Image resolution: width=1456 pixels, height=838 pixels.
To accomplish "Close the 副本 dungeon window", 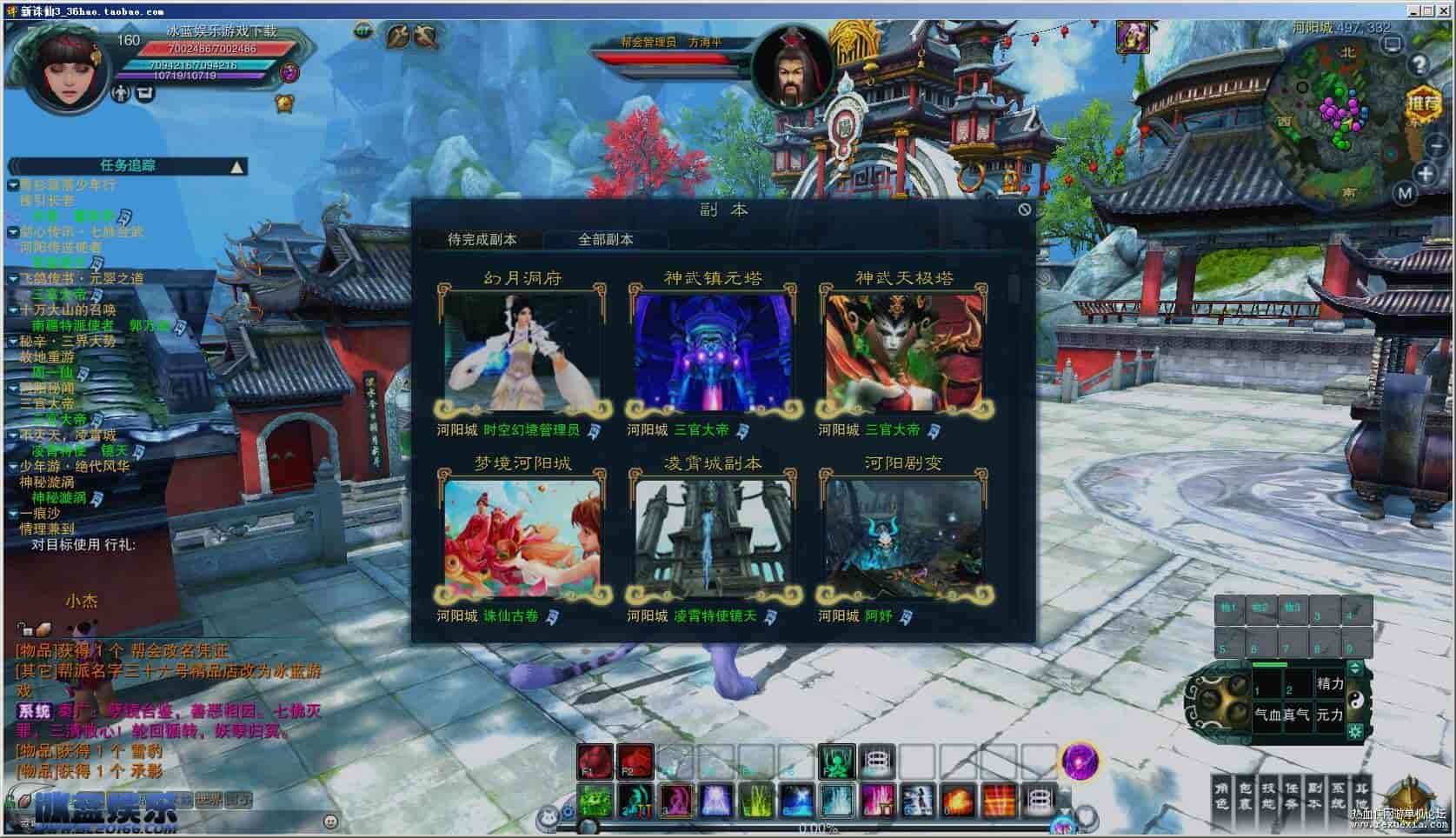I will [x=1024, y=209].
